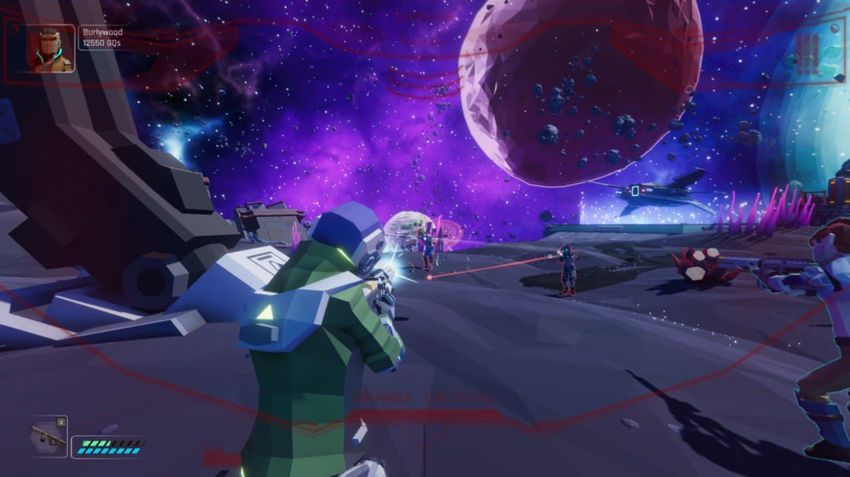The image size is (850, 477).
Task: Select the equipped rifle weapon slot
Action: pos(48,436)
